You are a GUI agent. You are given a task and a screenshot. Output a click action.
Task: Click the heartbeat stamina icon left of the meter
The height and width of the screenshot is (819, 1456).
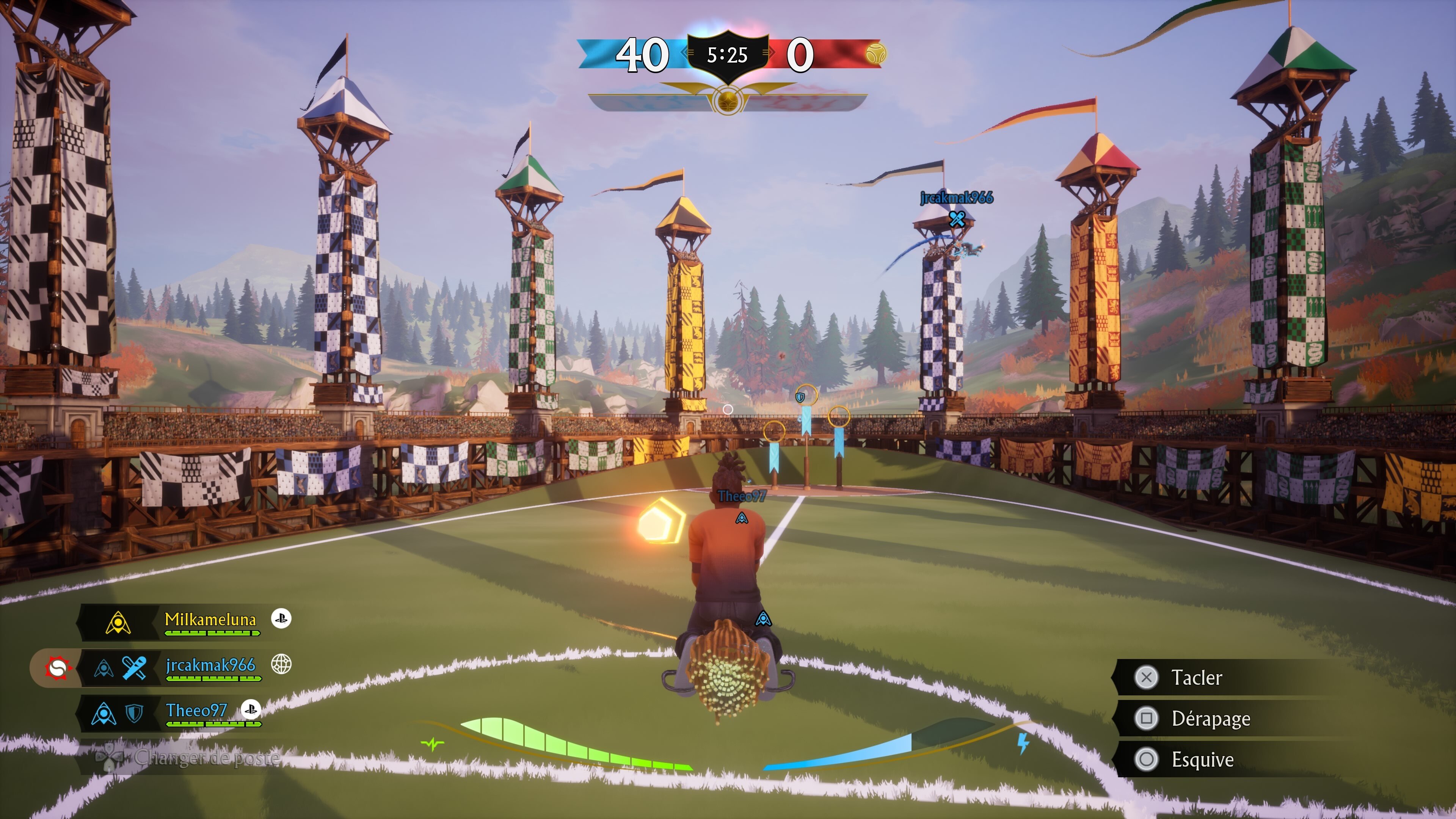(x=432, y=743)
